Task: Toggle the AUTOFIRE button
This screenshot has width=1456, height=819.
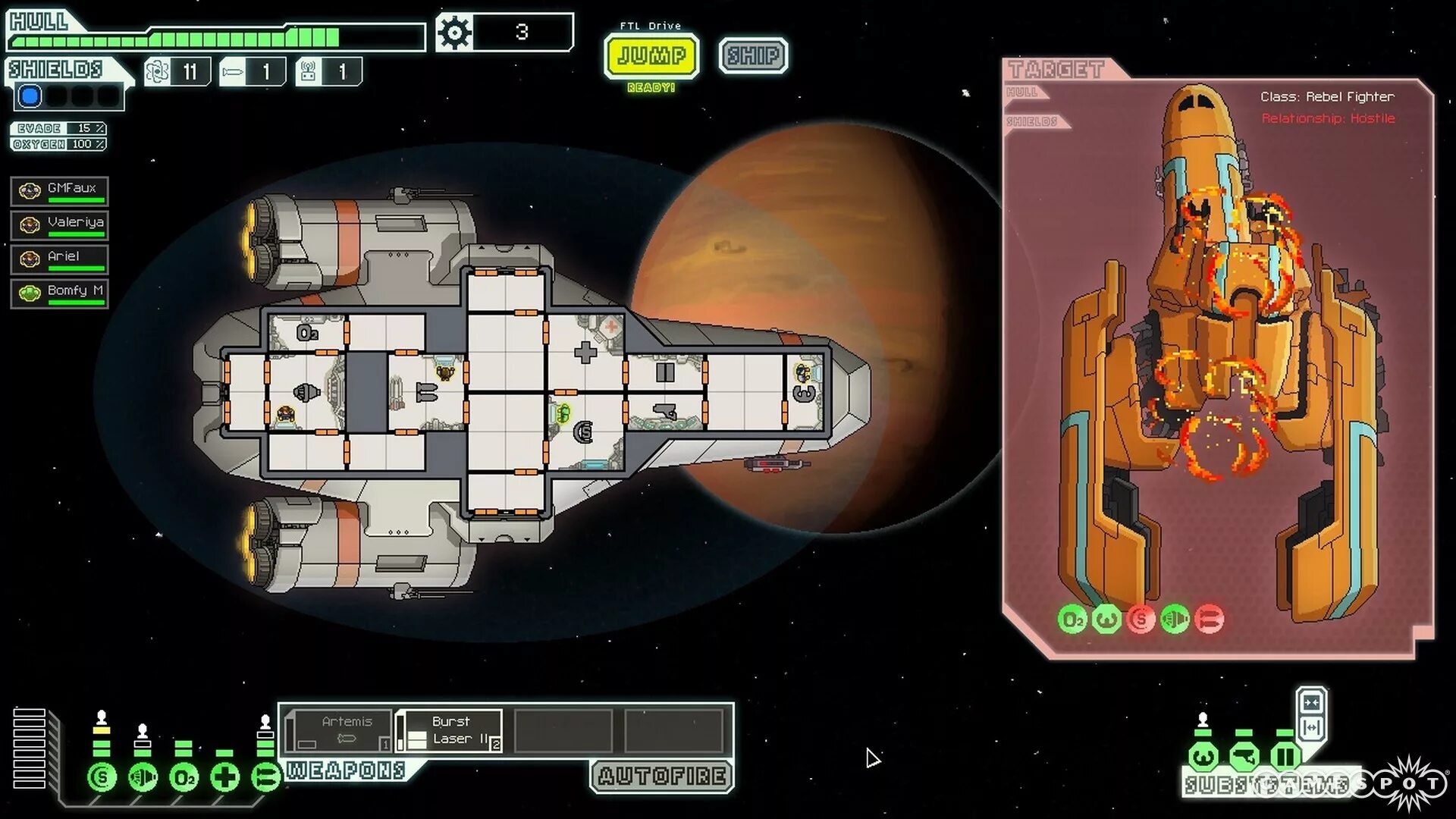Action: (x=662, y=776)
